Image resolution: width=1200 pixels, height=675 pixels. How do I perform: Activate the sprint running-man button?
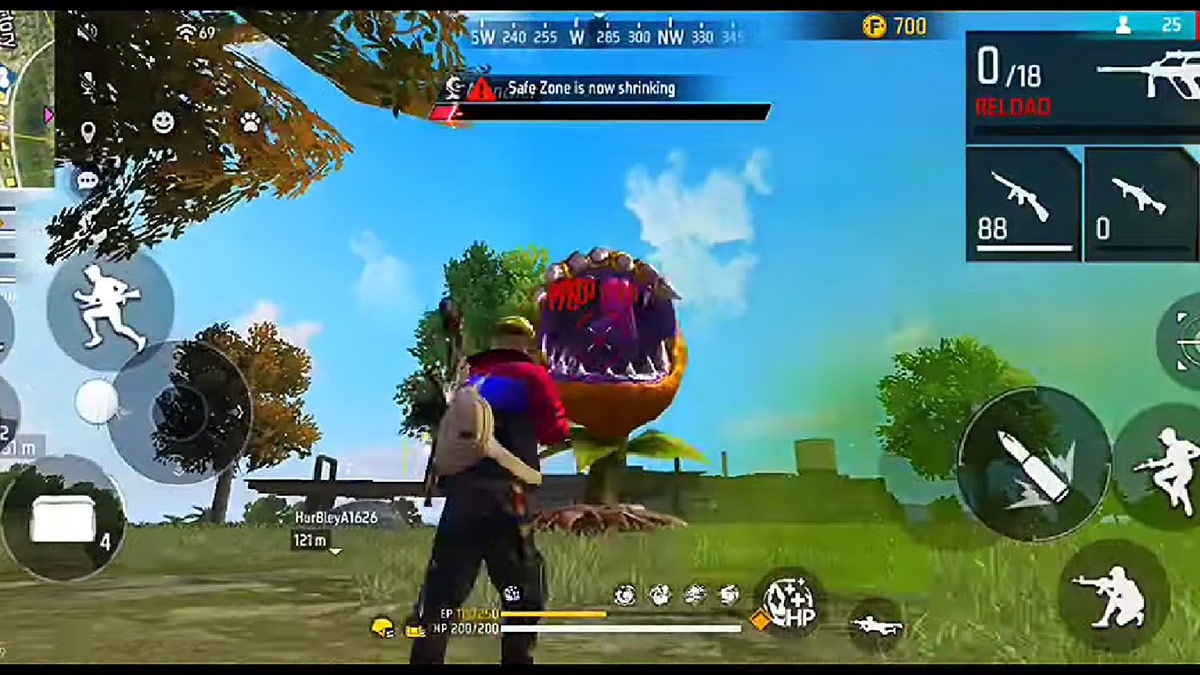[110, 307]
